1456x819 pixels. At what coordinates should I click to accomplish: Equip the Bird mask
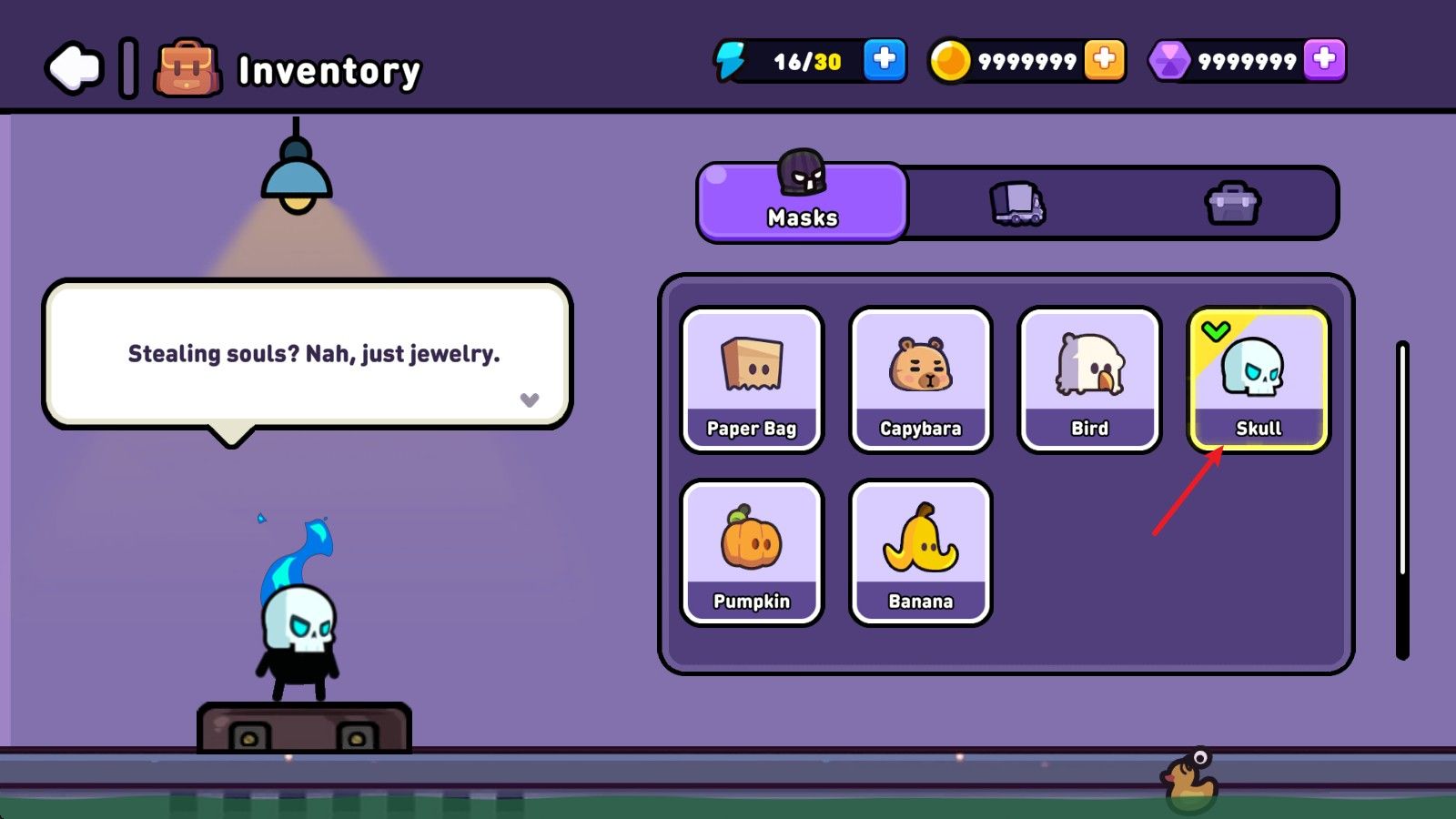click(x=1089, y=379)
